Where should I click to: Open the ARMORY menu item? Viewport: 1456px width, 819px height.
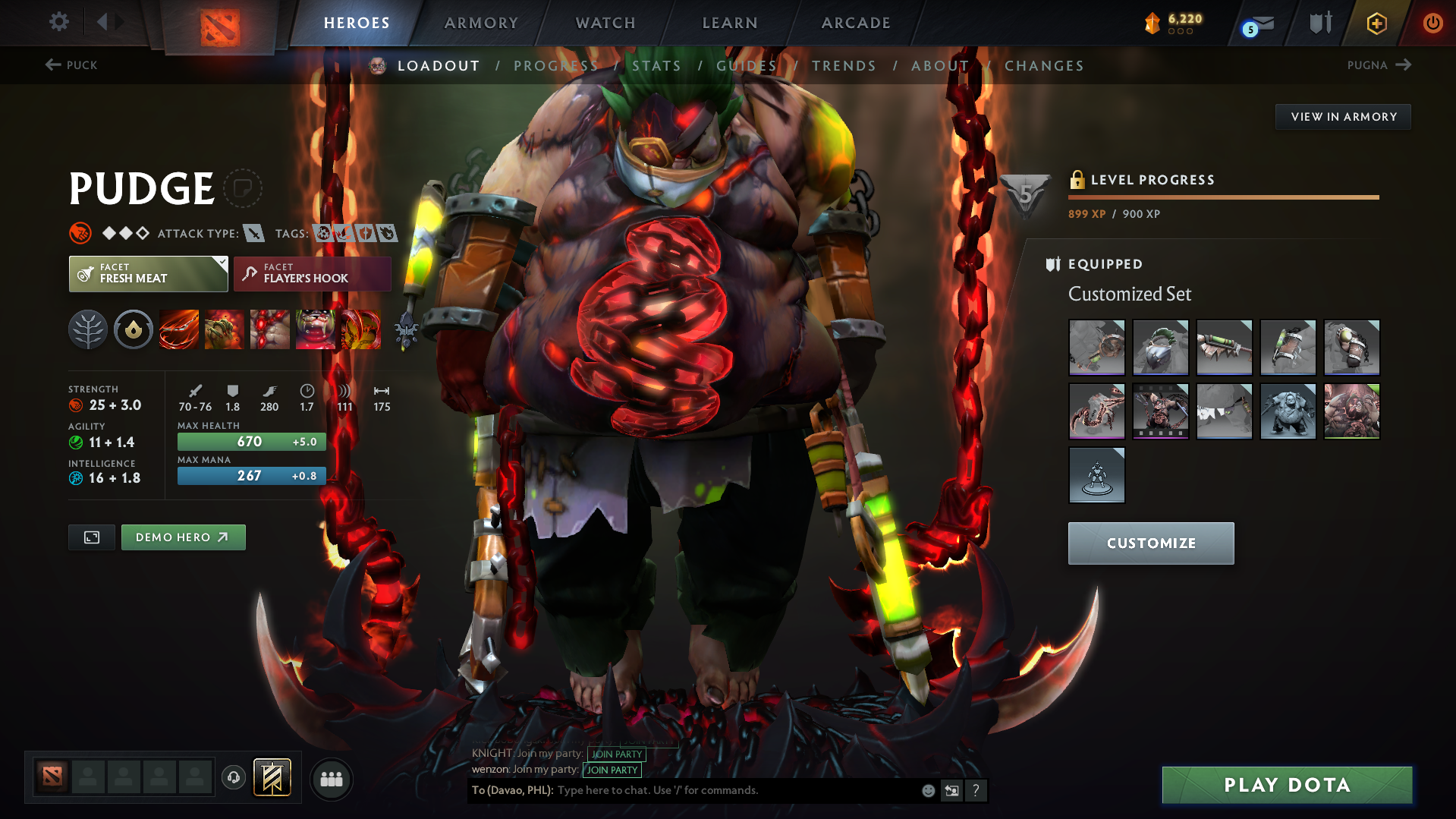tap(481, 23)
